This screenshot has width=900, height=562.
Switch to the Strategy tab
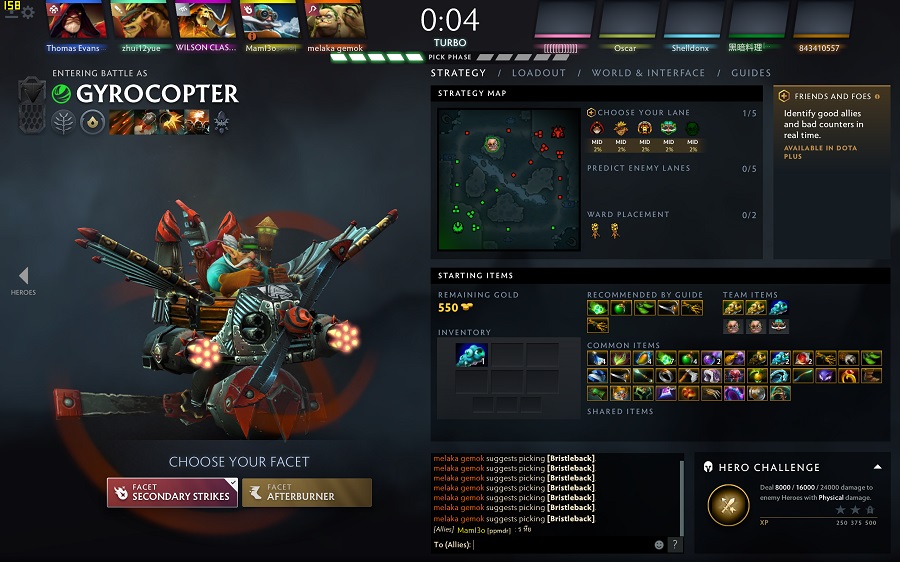point(458,73)
